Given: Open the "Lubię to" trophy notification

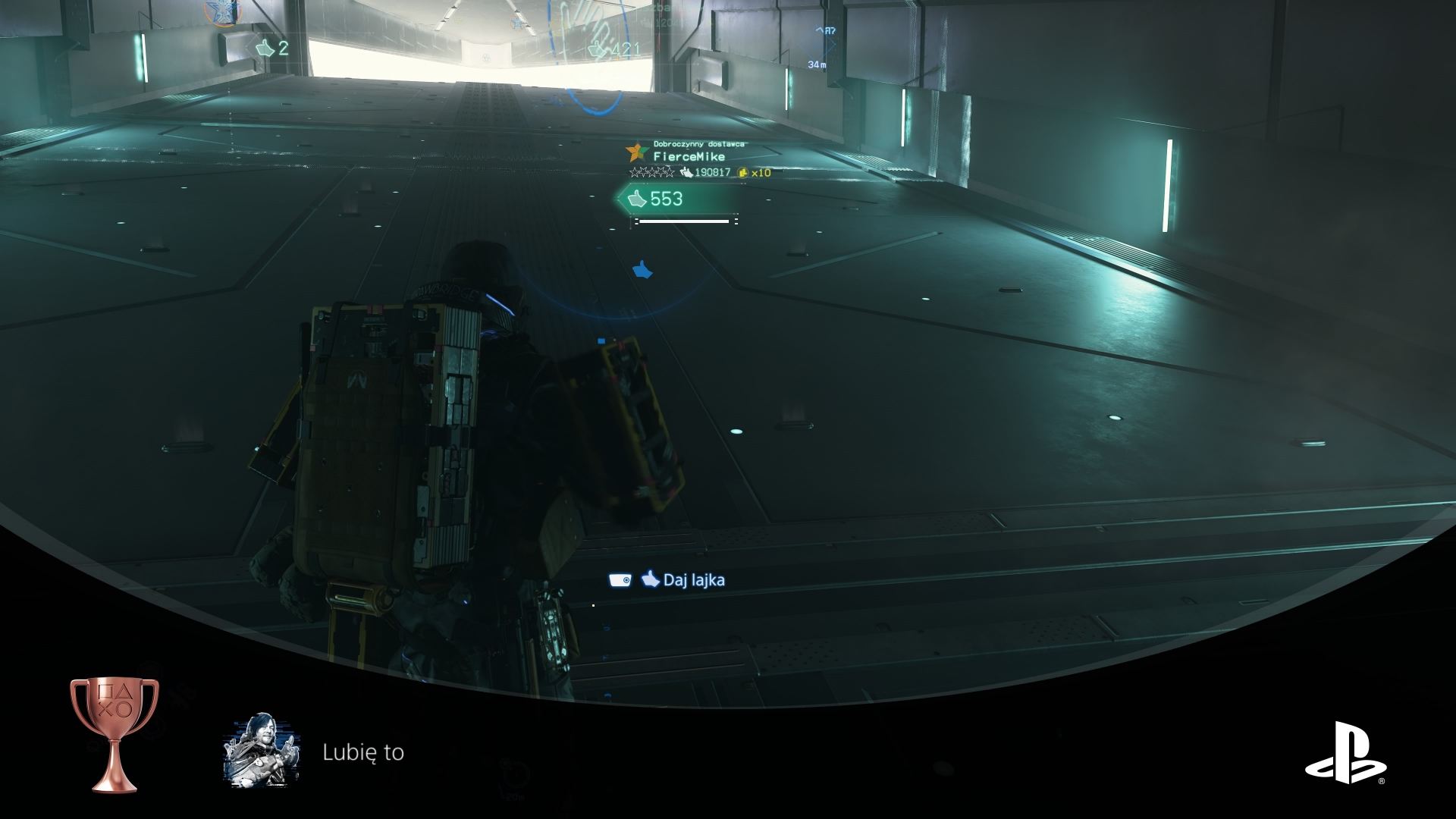Looking at the screenshot, I should 363,752.
